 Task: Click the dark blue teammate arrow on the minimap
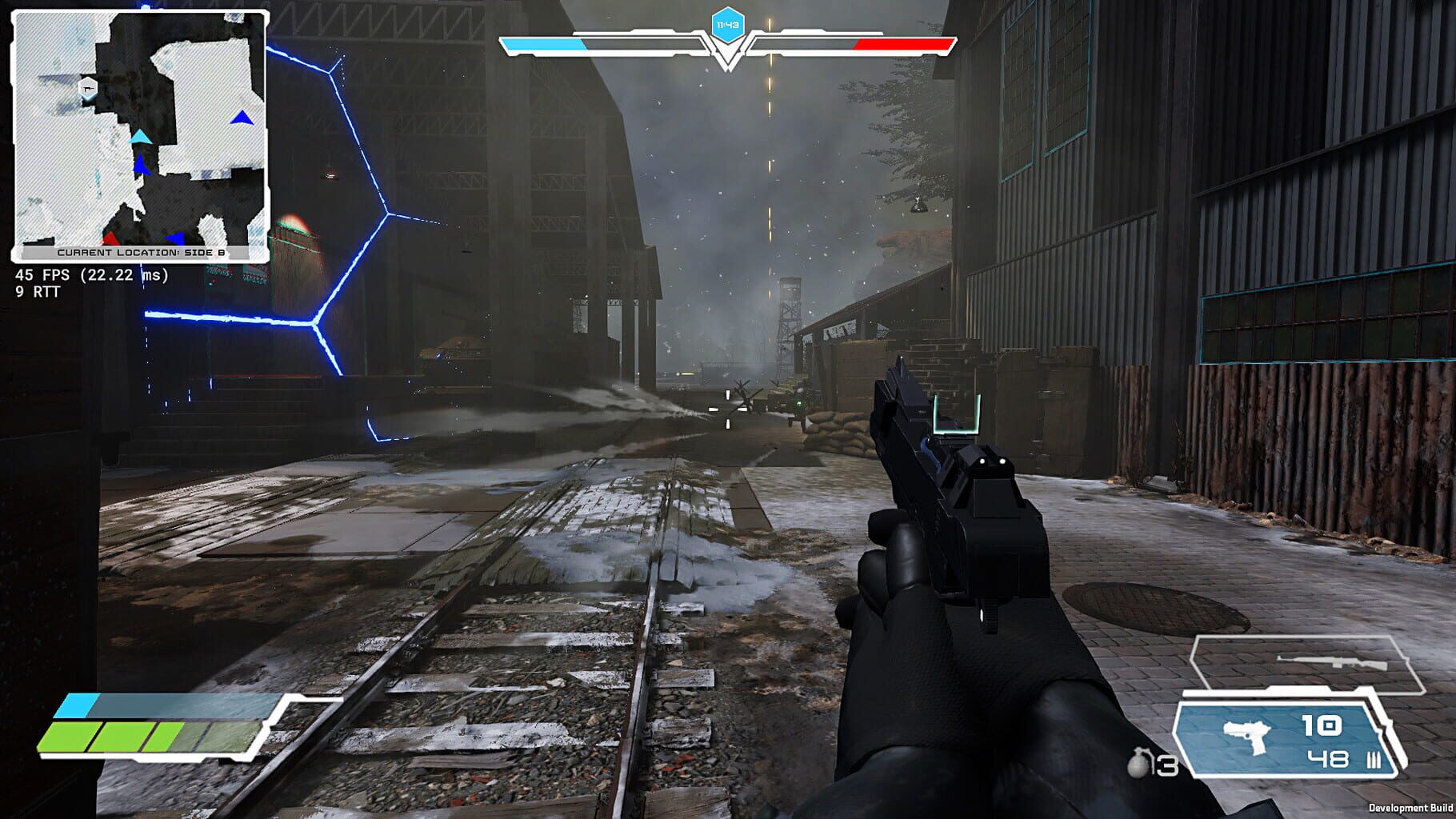[141, 166]
